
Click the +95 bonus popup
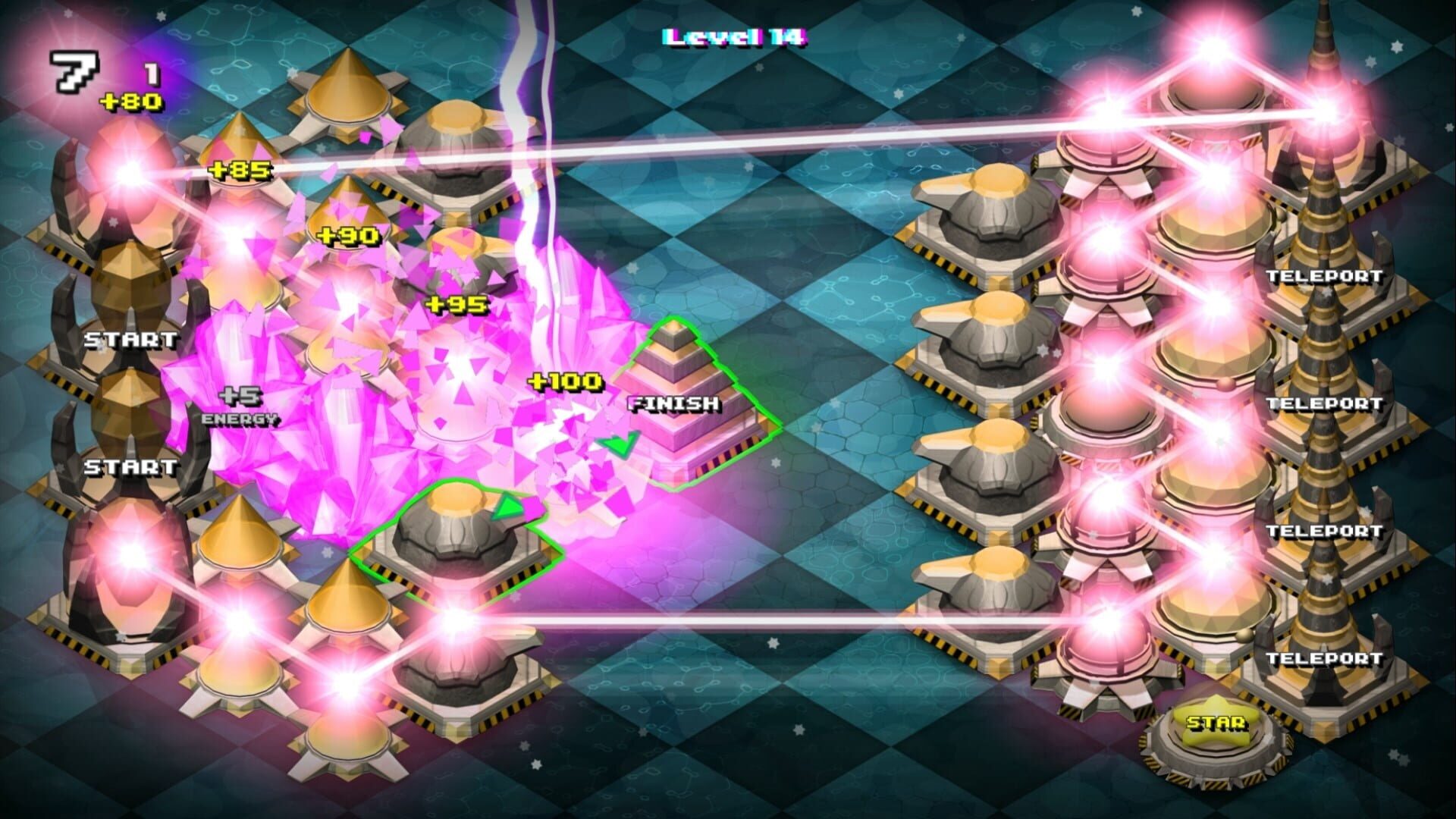click(455, 303)
